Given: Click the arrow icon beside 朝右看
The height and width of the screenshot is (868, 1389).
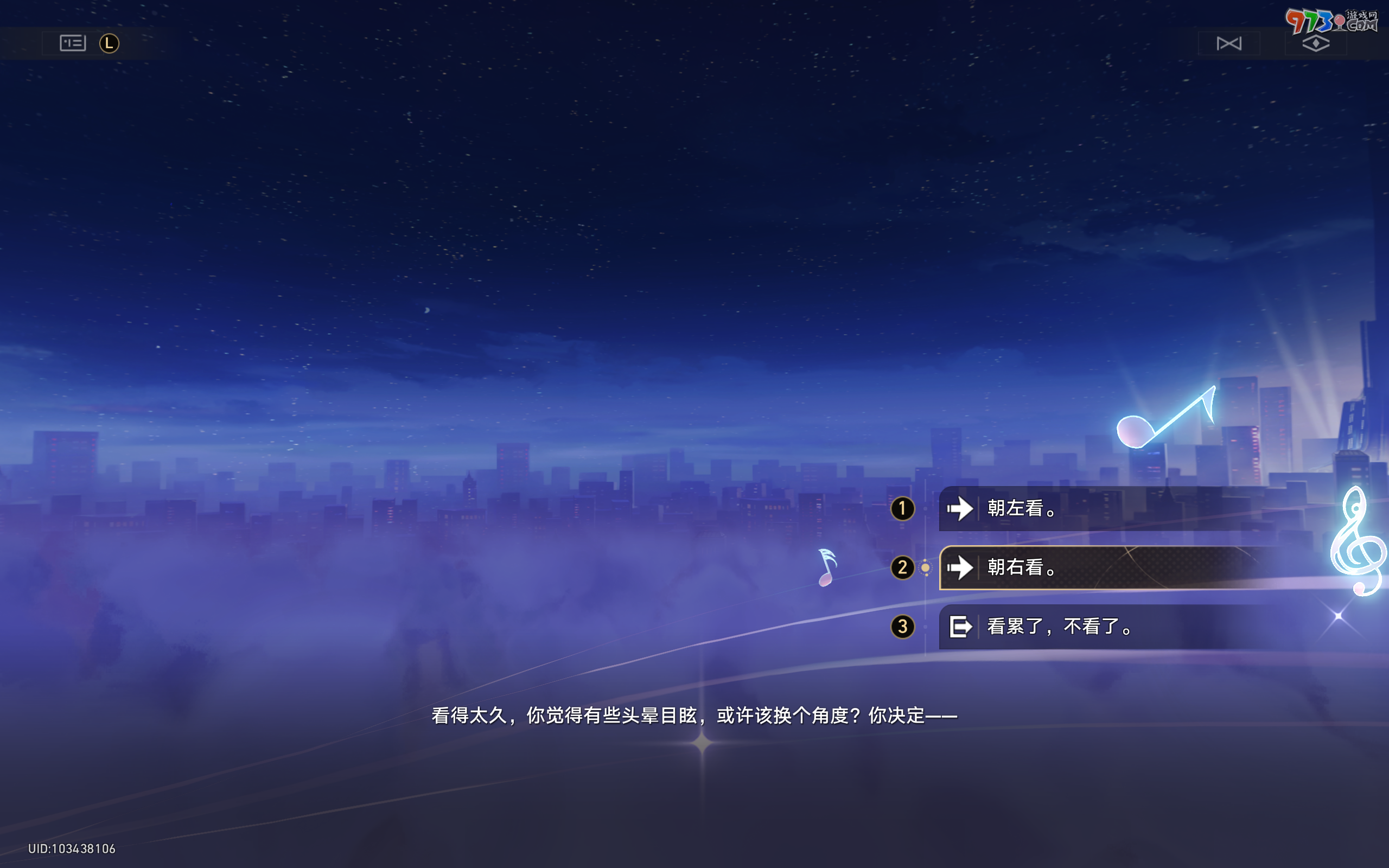Looking at the screenshot, I should pos(960,568).
